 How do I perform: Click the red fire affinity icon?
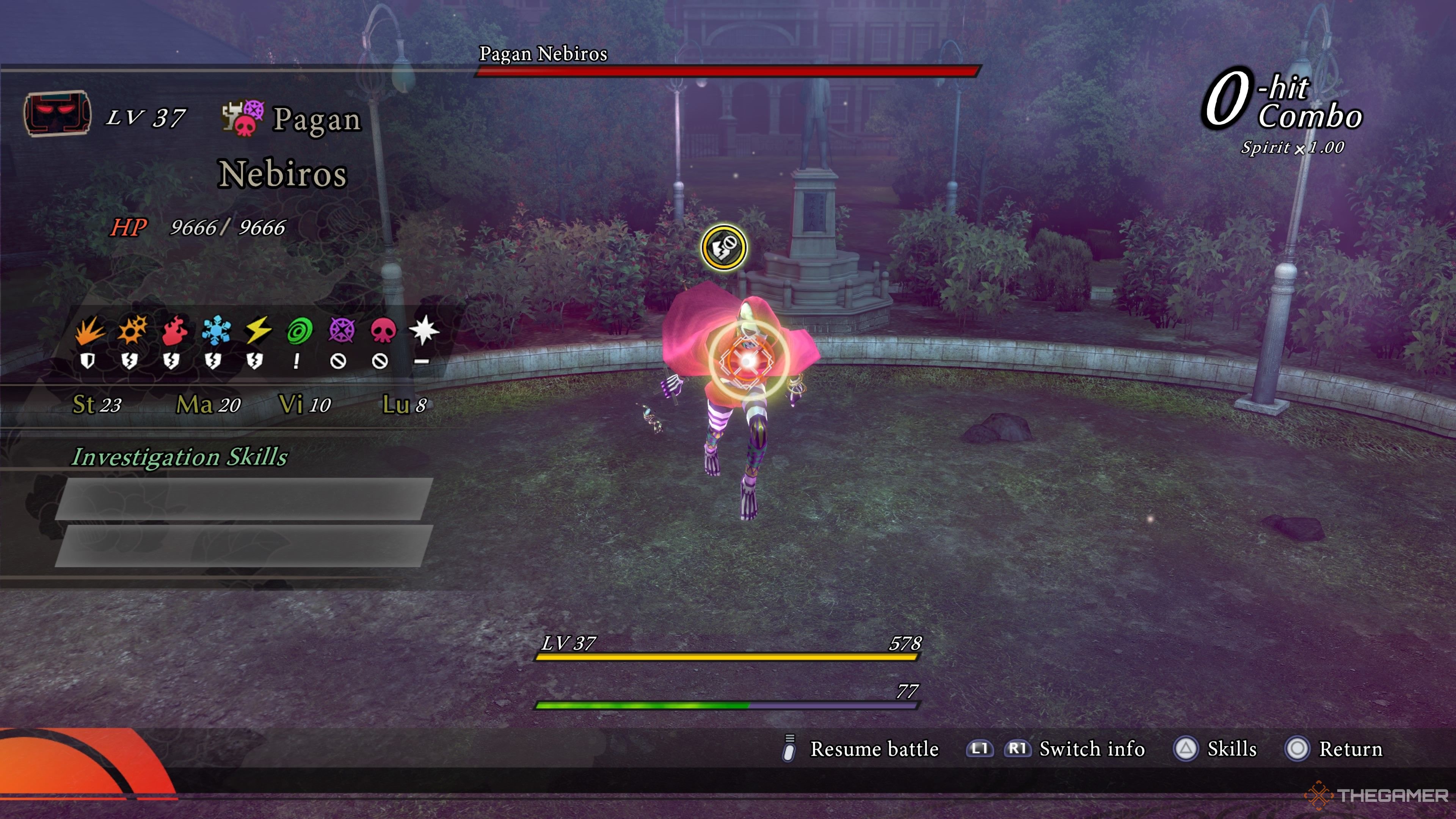click(x=174, y=331)
